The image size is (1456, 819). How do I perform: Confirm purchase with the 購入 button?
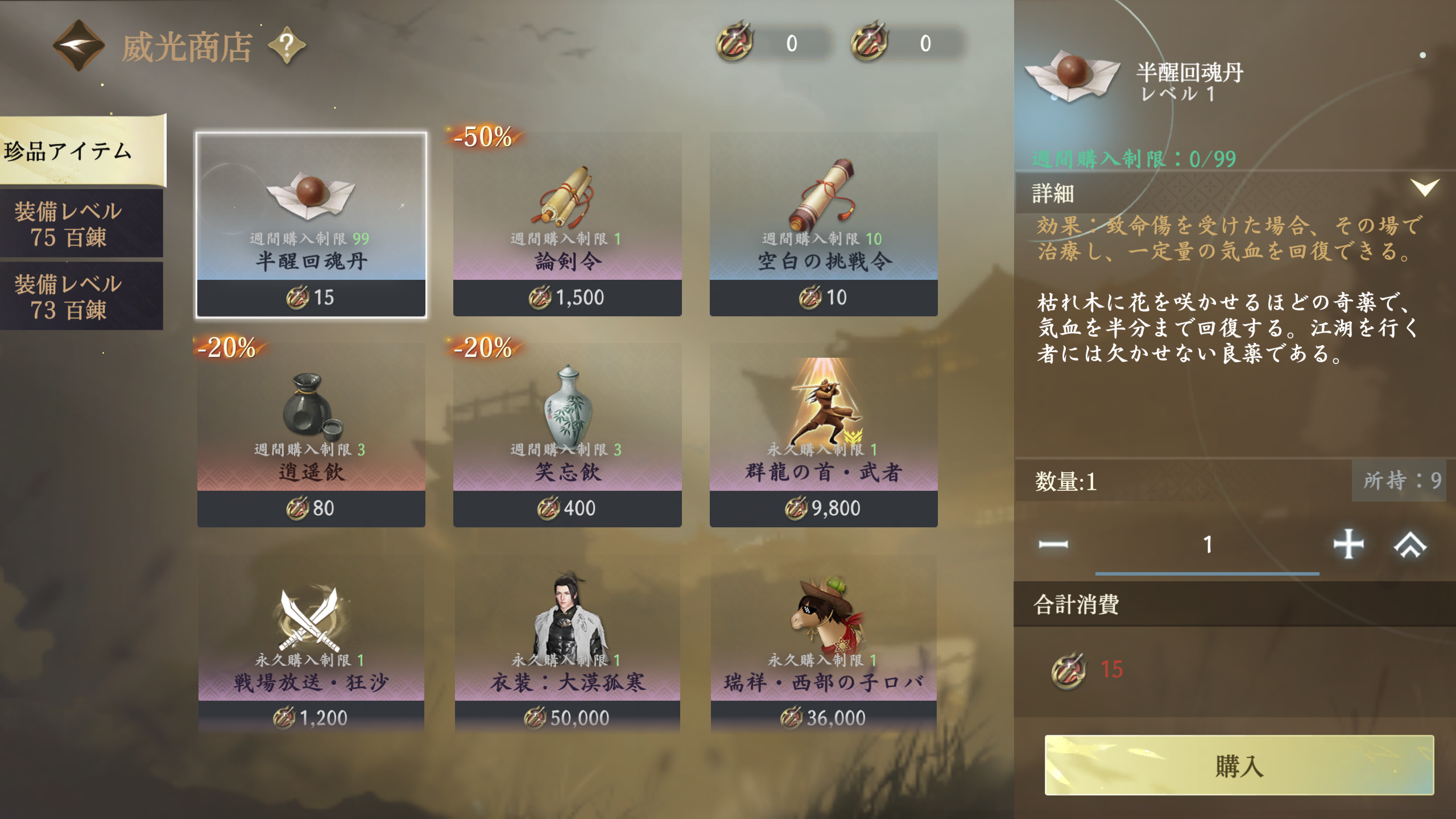click(1239, 765)
